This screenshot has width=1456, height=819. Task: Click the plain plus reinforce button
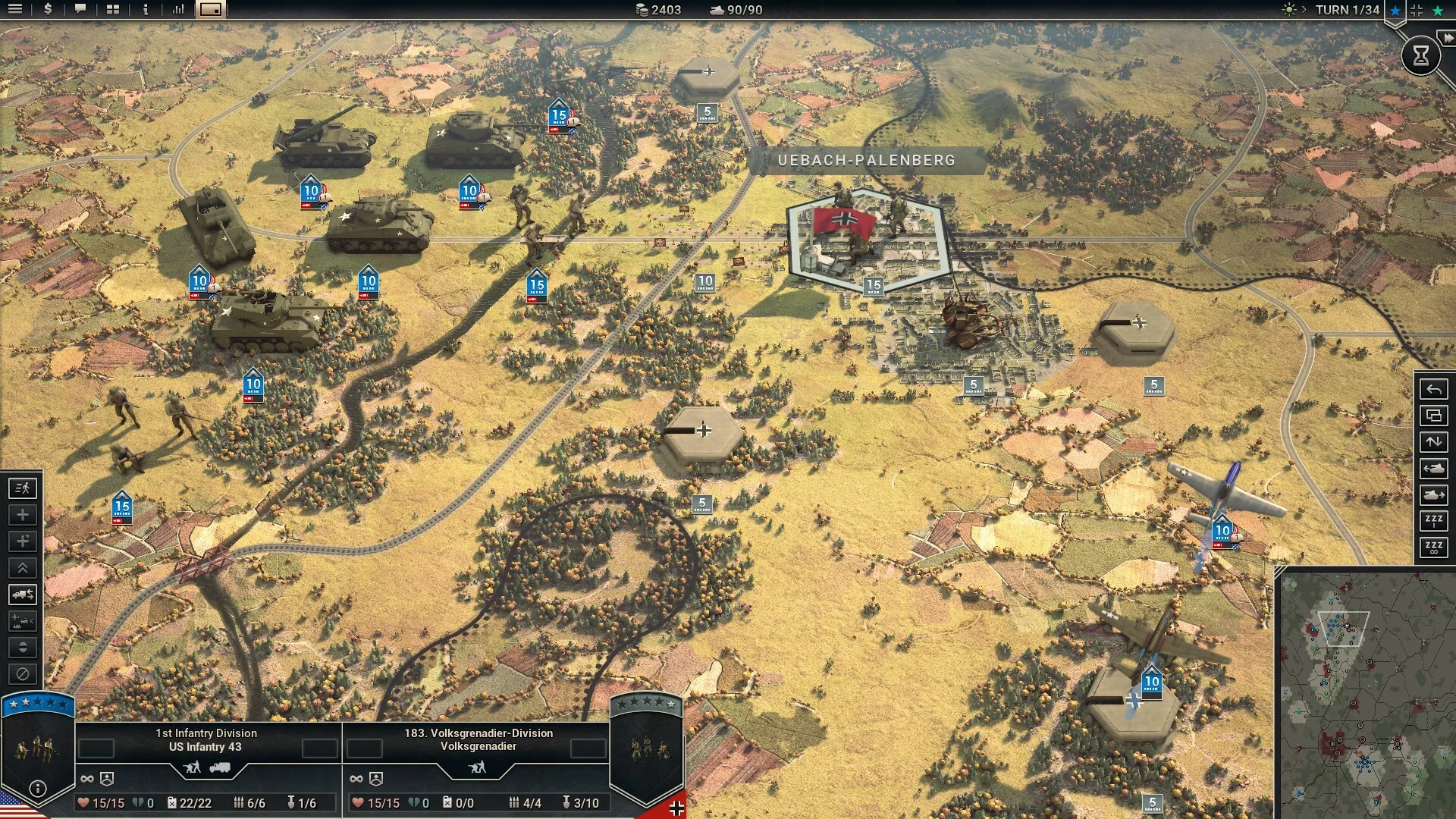point(23,515)
